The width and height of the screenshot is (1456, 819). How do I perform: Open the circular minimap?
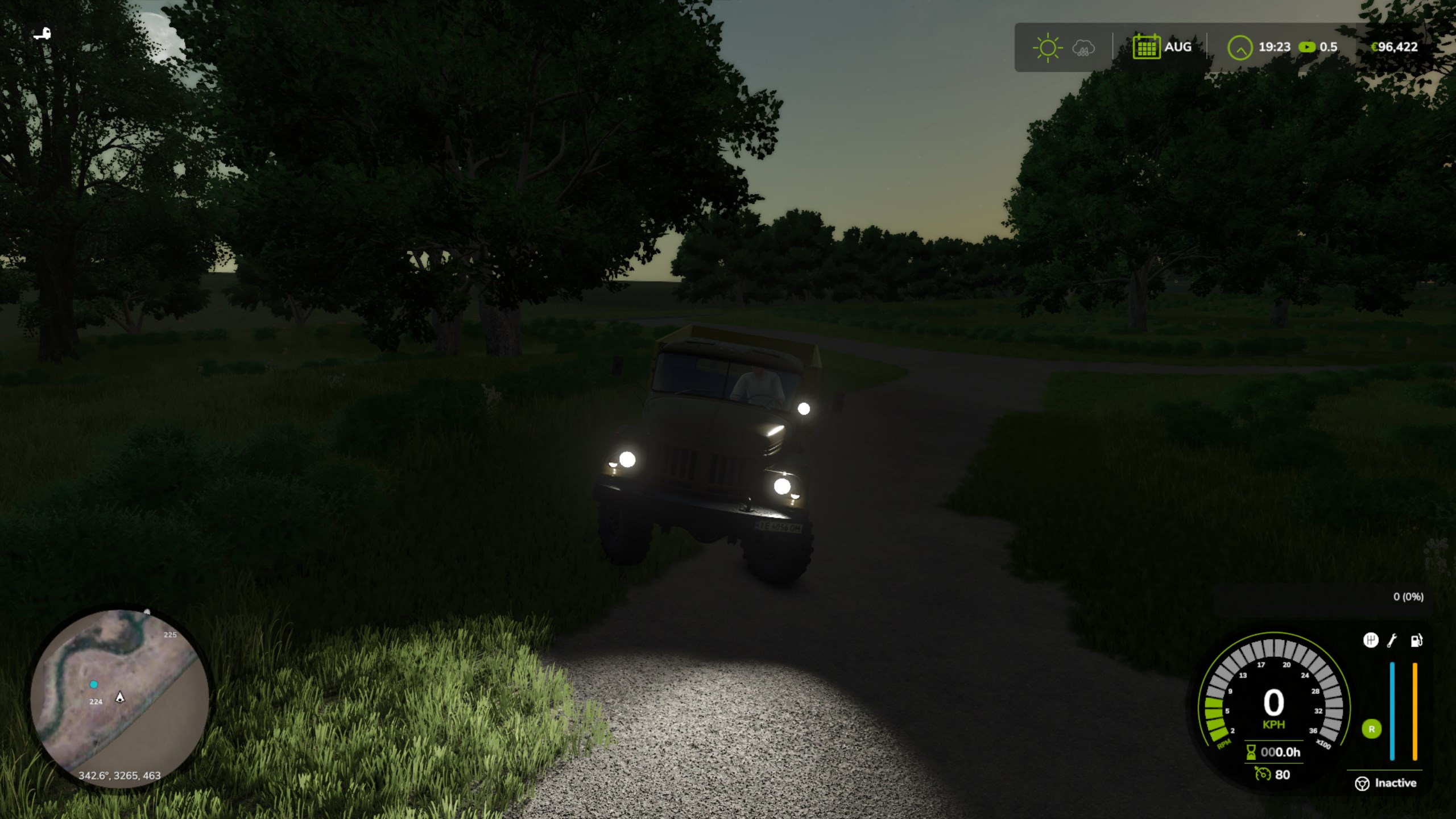[x=119, y=697]
